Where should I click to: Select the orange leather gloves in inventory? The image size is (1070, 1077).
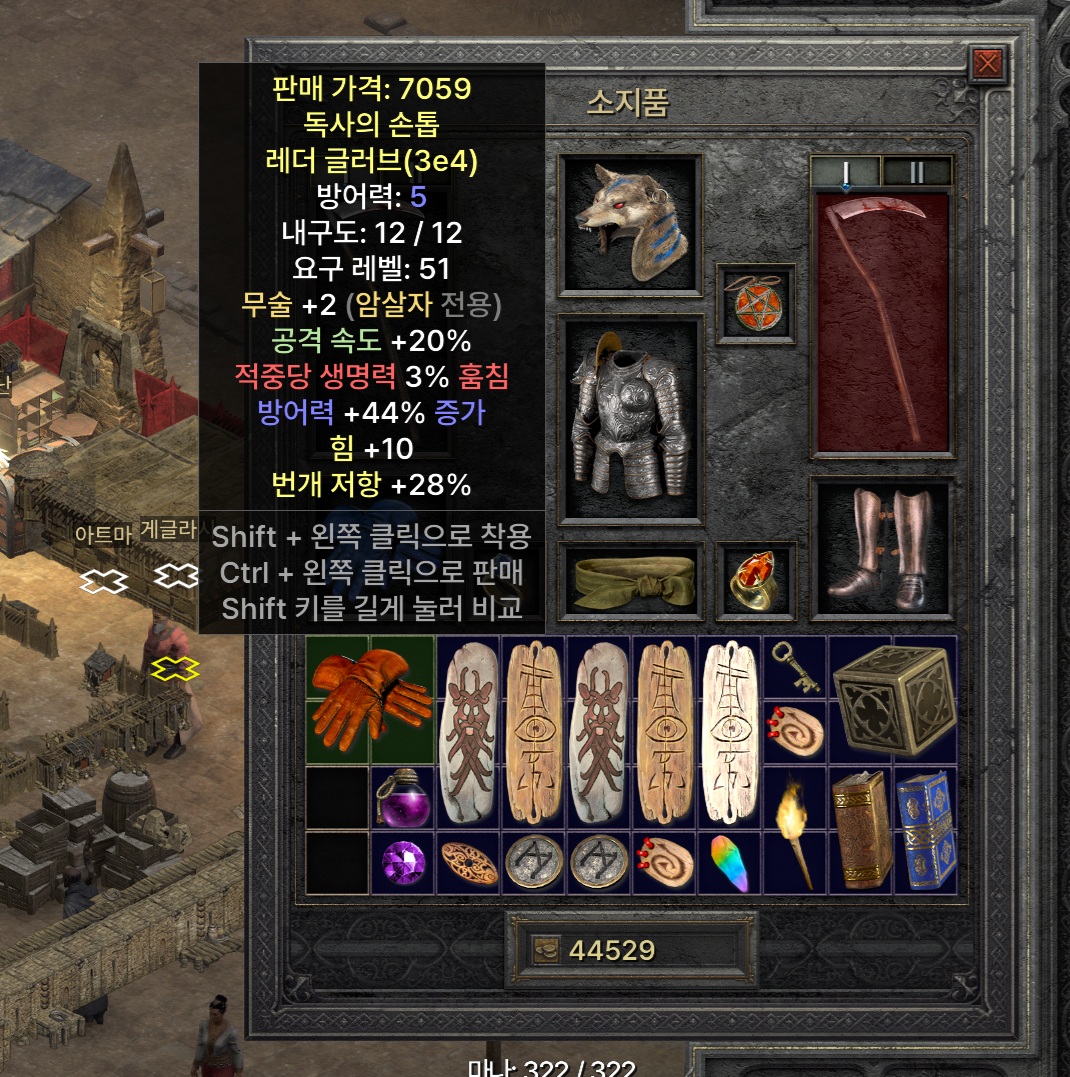click(370, 698)
